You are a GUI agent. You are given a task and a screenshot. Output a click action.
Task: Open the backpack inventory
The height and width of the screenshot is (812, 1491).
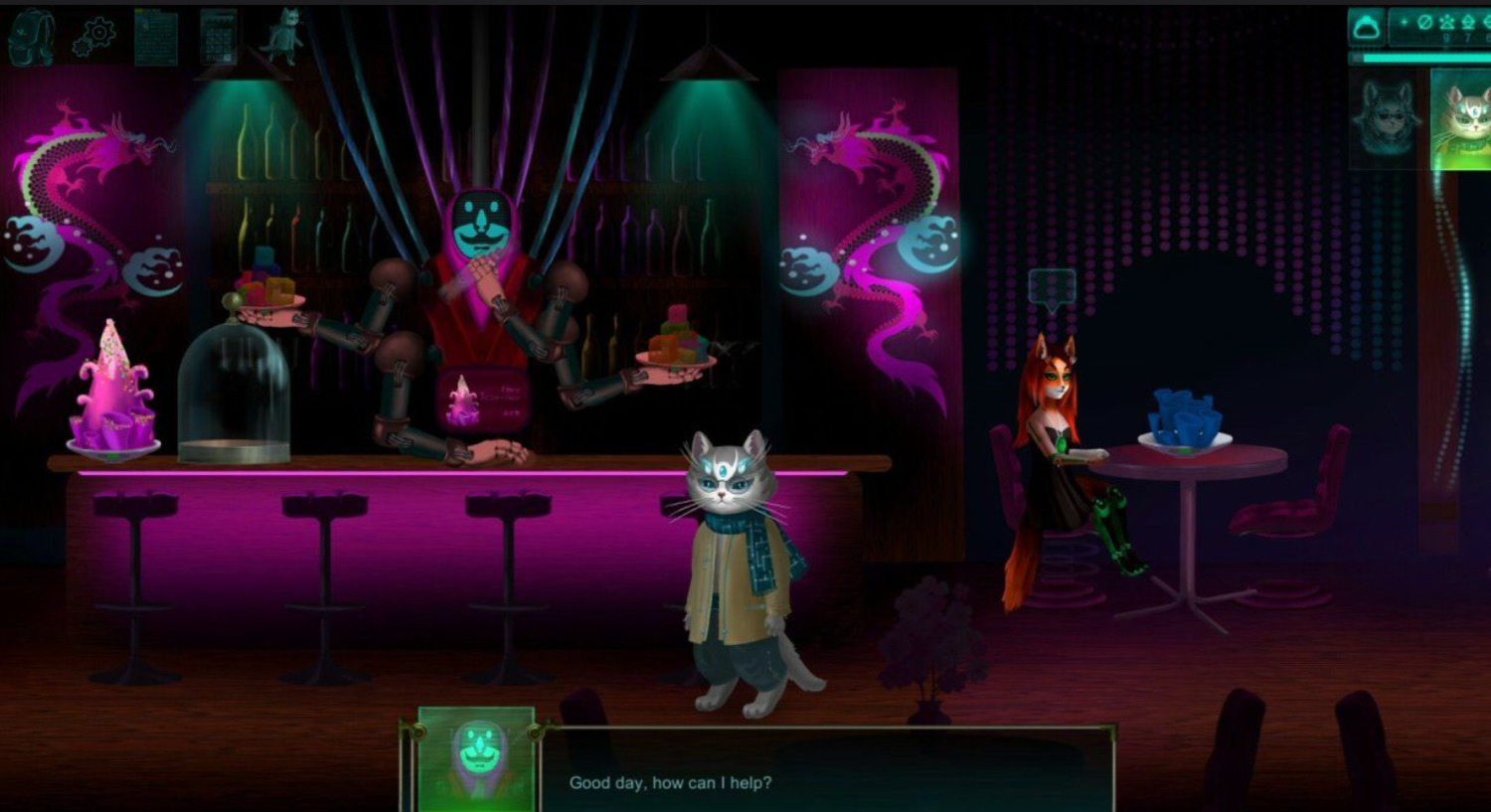coord(31,37)
